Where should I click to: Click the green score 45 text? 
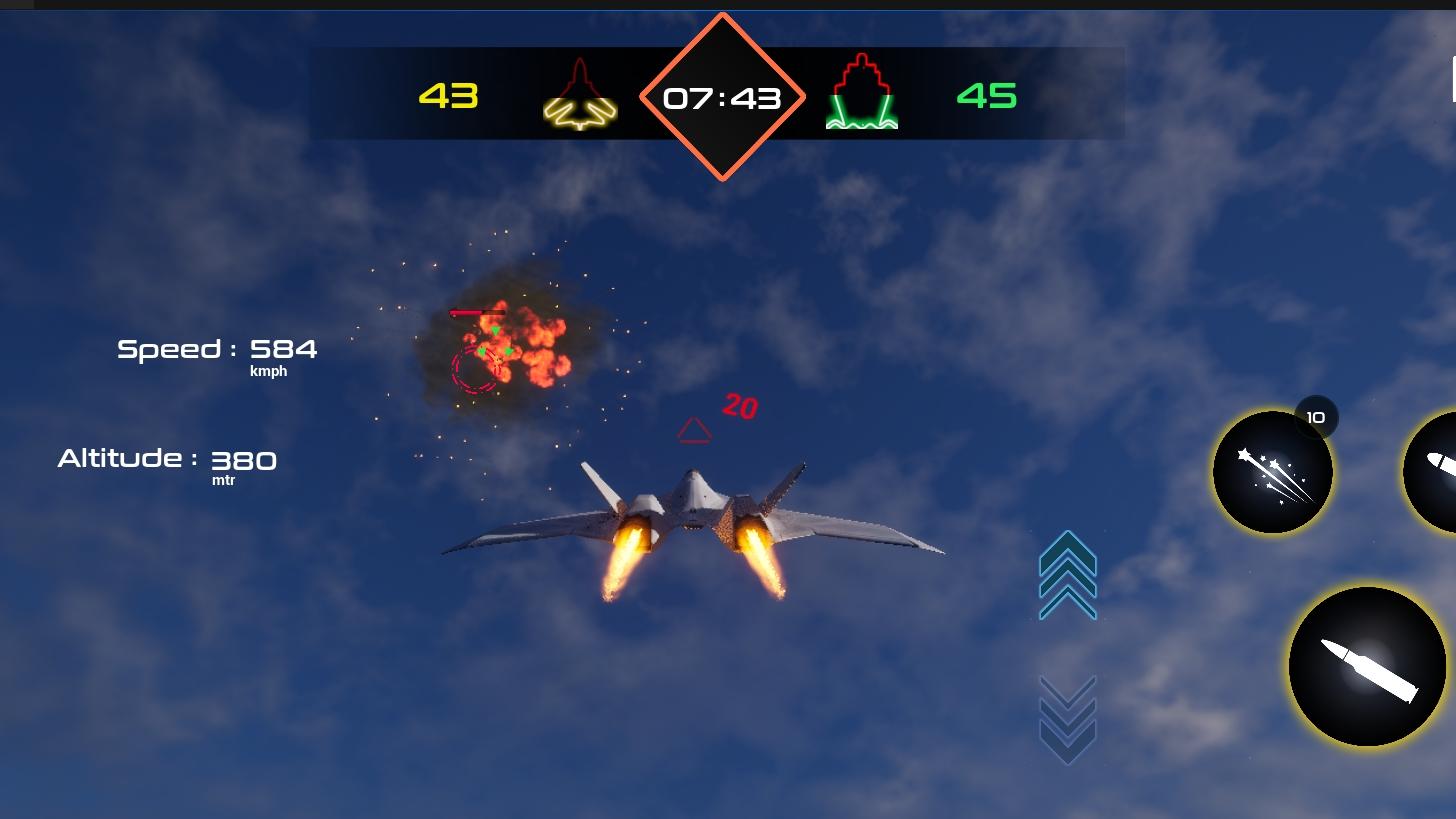[987, 97]
